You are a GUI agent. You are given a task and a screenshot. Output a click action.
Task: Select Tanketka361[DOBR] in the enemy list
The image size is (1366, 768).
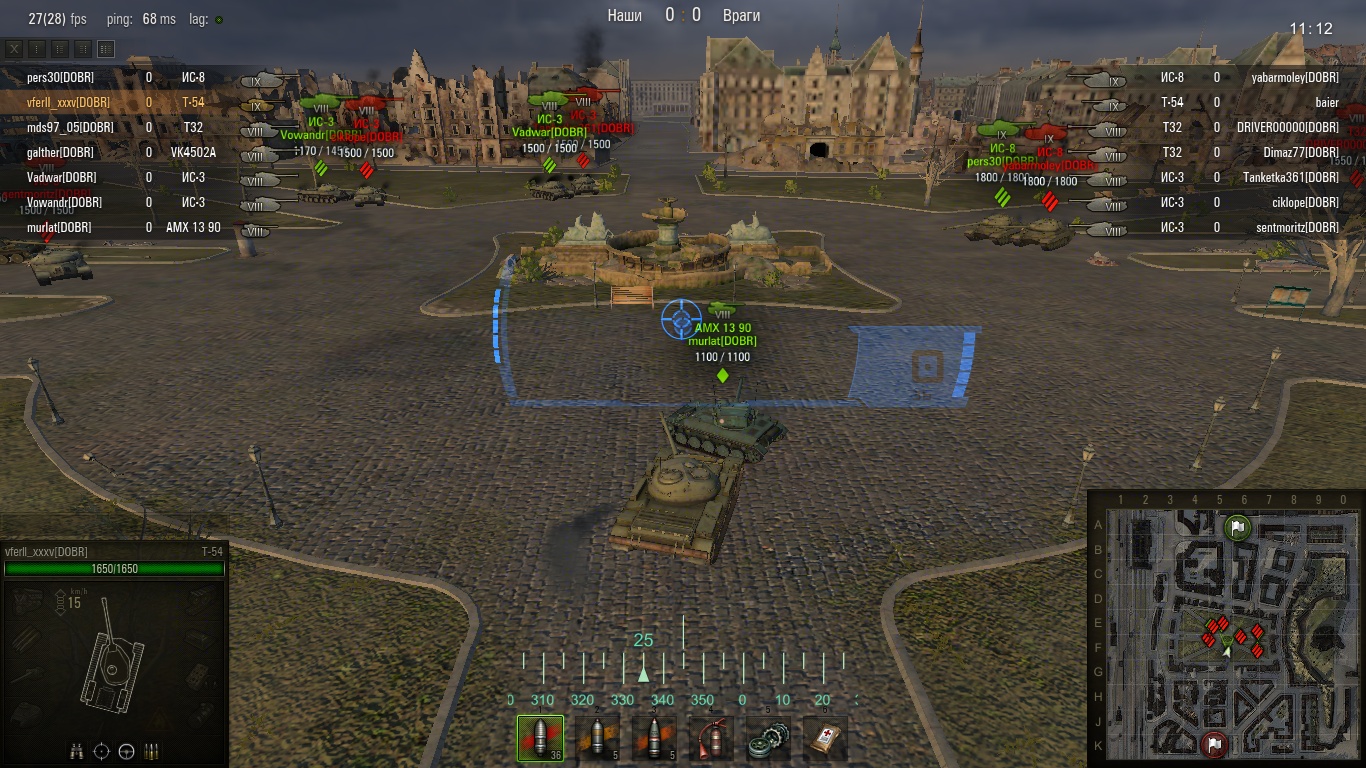point(1290,177)
